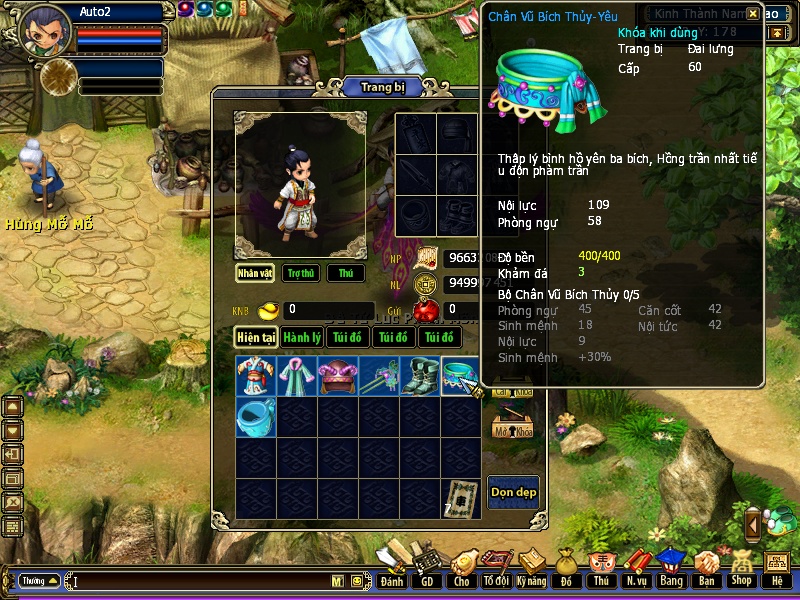Open the Thường chat channel dropdown
The width and height of the screenshot is (800, 600).
(40, 580)
